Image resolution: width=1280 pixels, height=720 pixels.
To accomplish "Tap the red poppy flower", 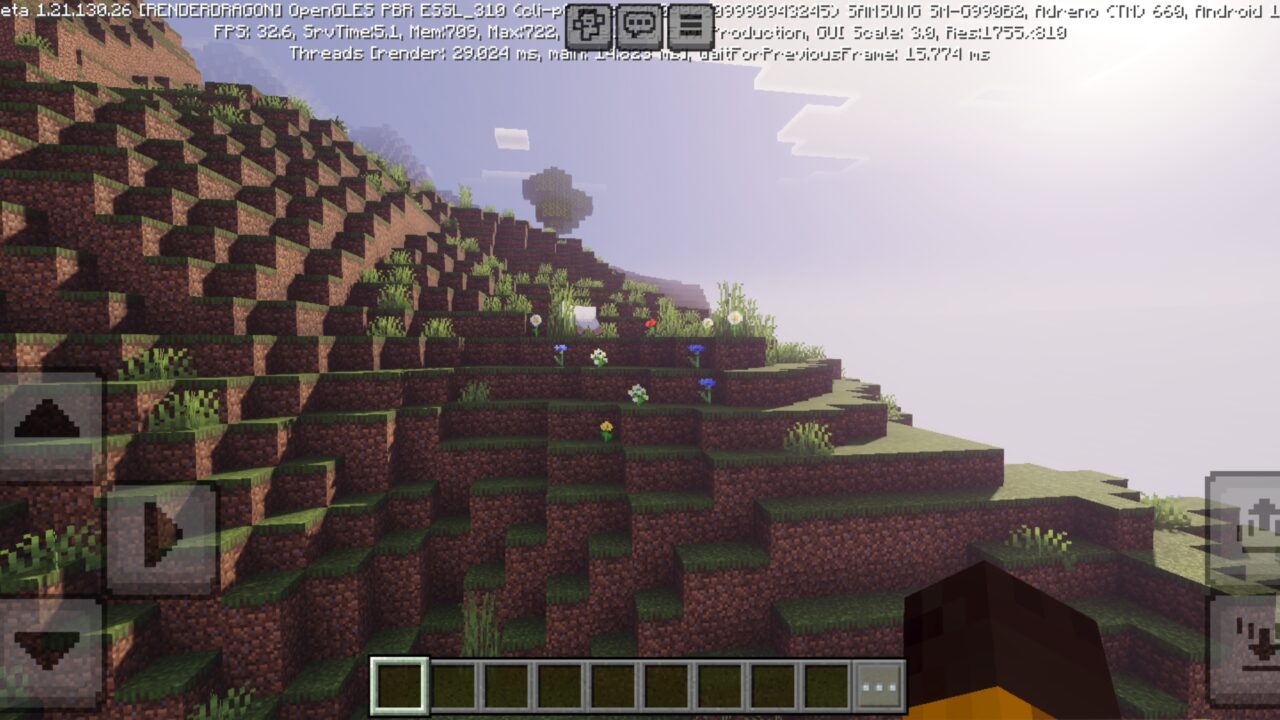I will pos(651,324).
